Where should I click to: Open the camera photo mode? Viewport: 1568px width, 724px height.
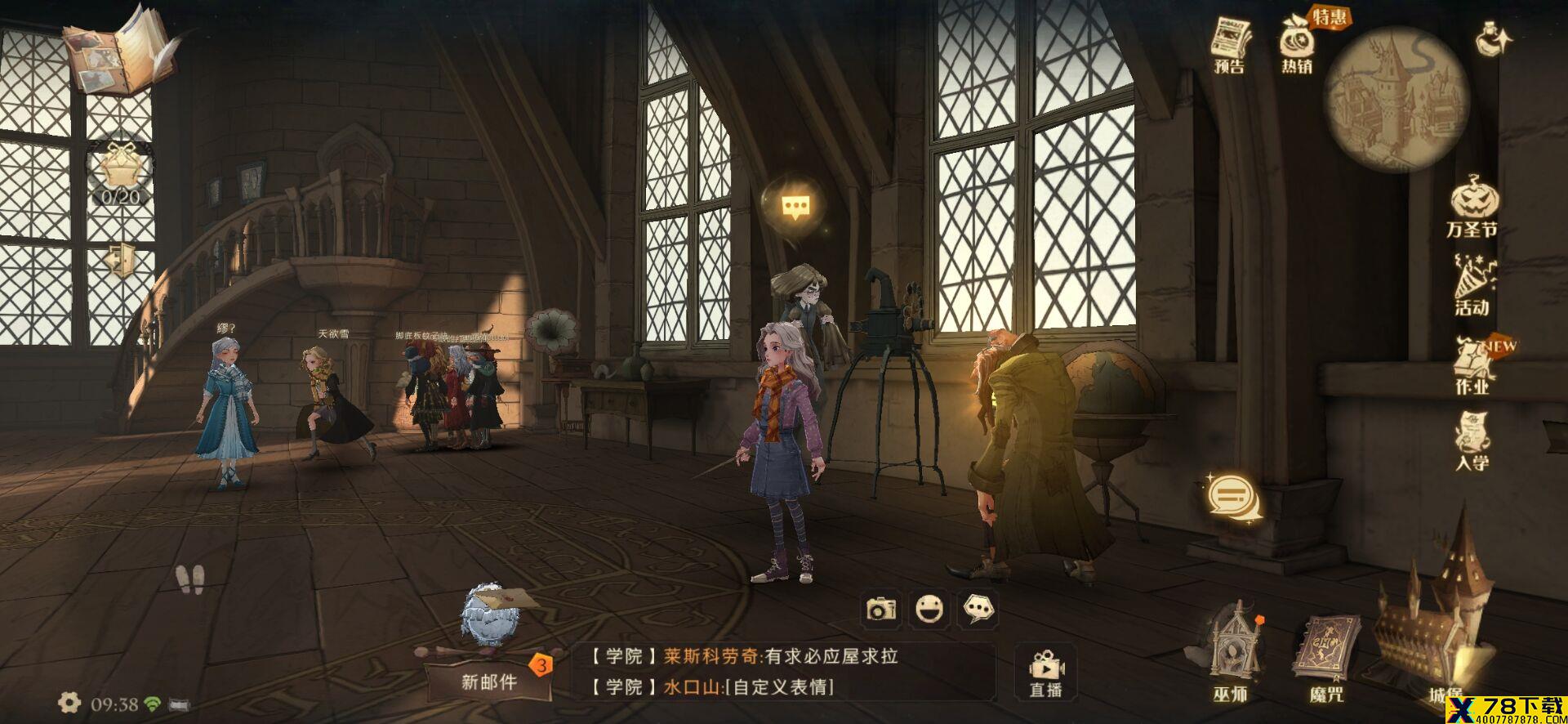click(882, 609)
